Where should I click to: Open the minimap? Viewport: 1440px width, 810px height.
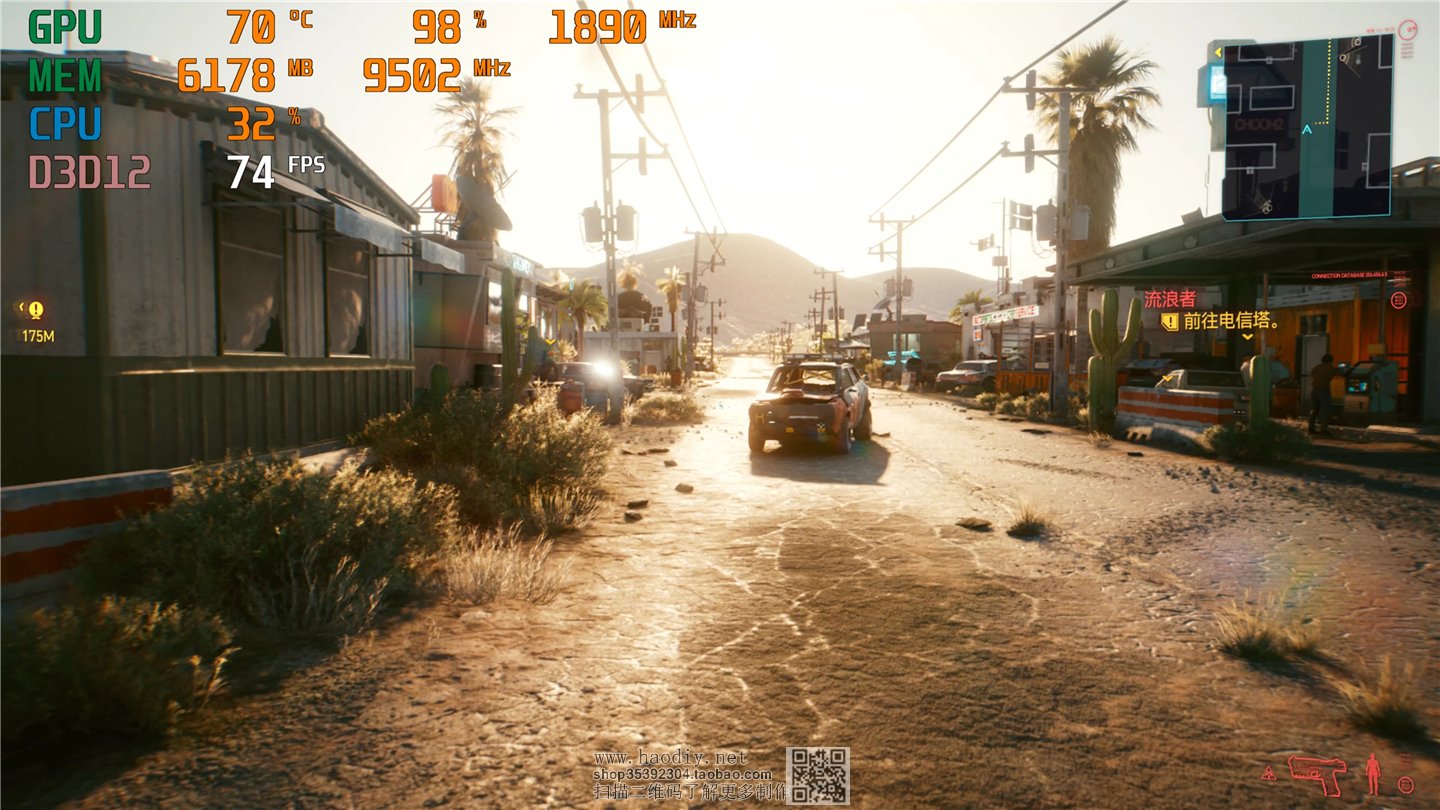(1308, 127)
